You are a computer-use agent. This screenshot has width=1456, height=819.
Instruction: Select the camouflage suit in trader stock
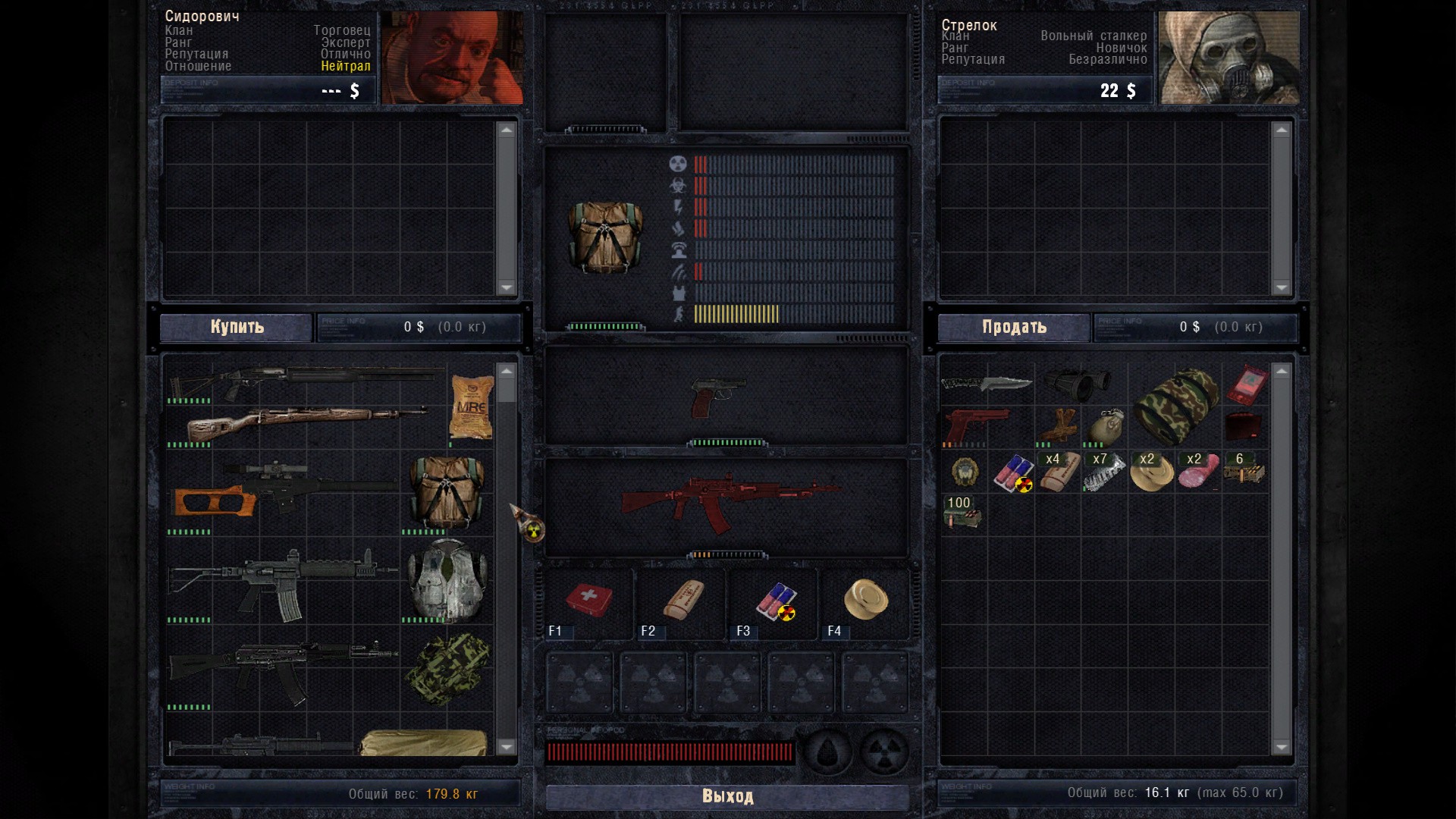(447, 669)
